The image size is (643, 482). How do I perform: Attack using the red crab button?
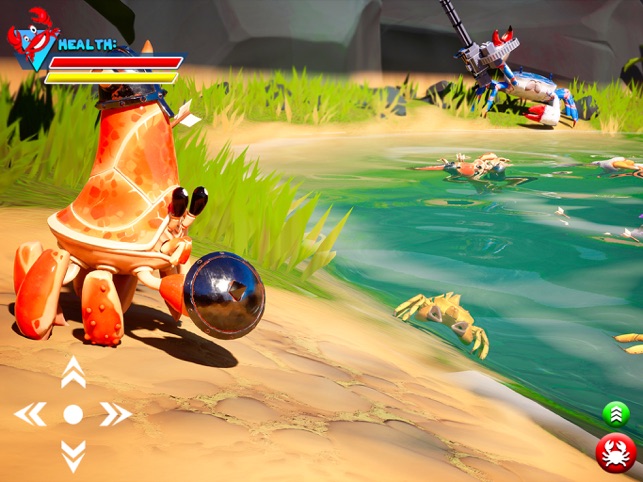pyautogui.click(x=616, y=453)
